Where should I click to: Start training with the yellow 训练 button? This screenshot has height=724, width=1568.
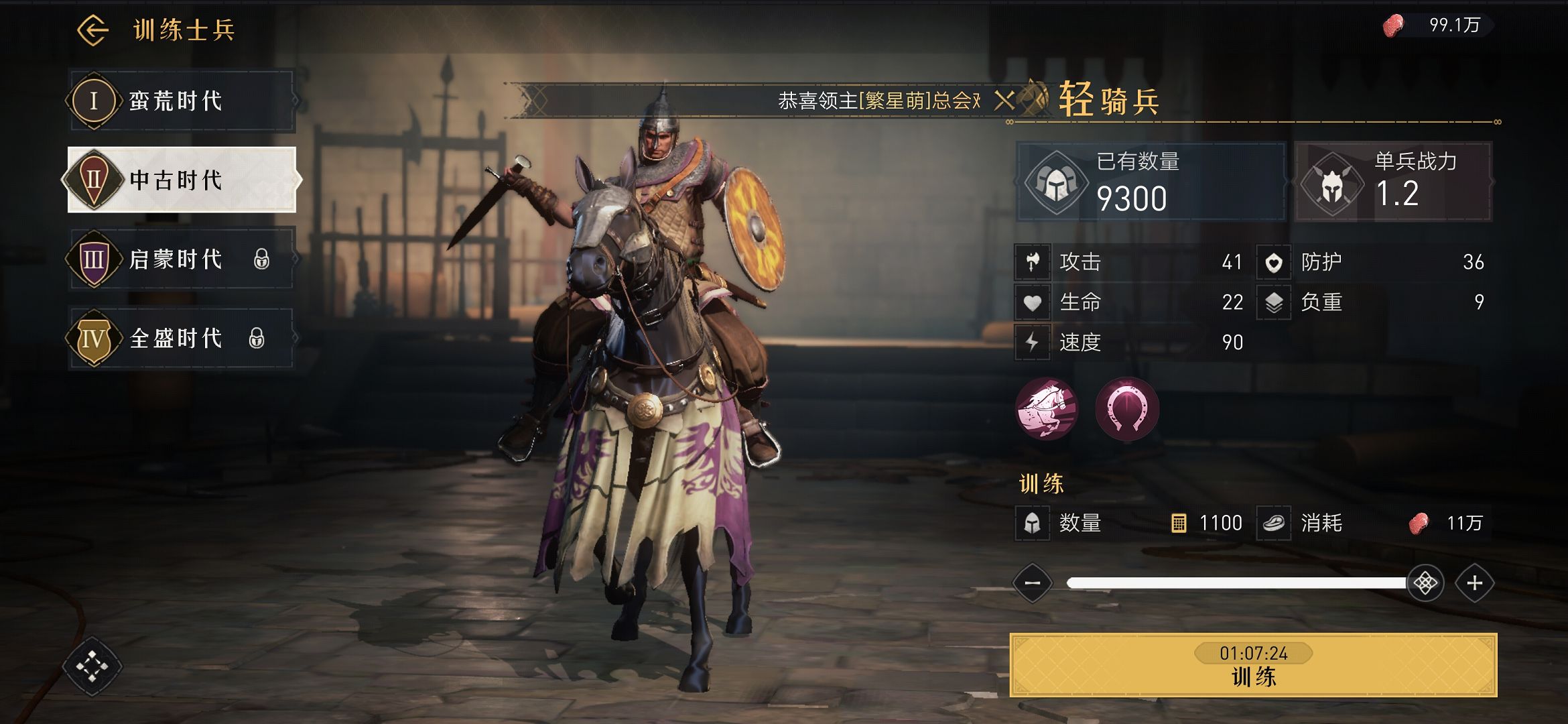coord(1253,665)
